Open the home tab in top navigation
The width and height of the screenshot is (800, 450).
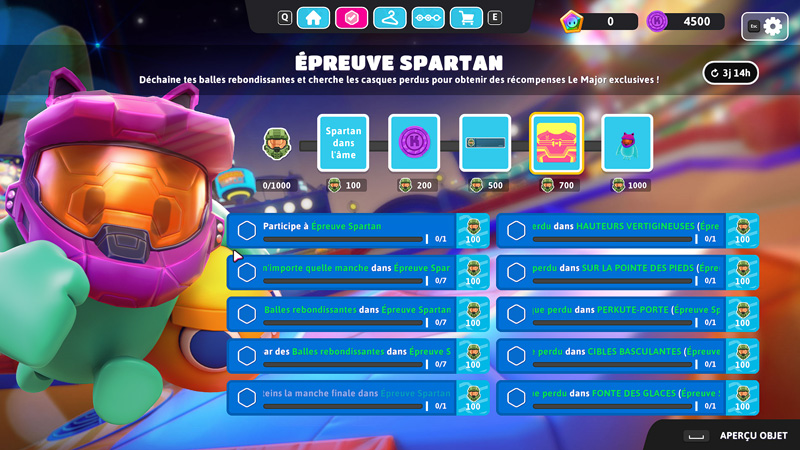point(313,17)
